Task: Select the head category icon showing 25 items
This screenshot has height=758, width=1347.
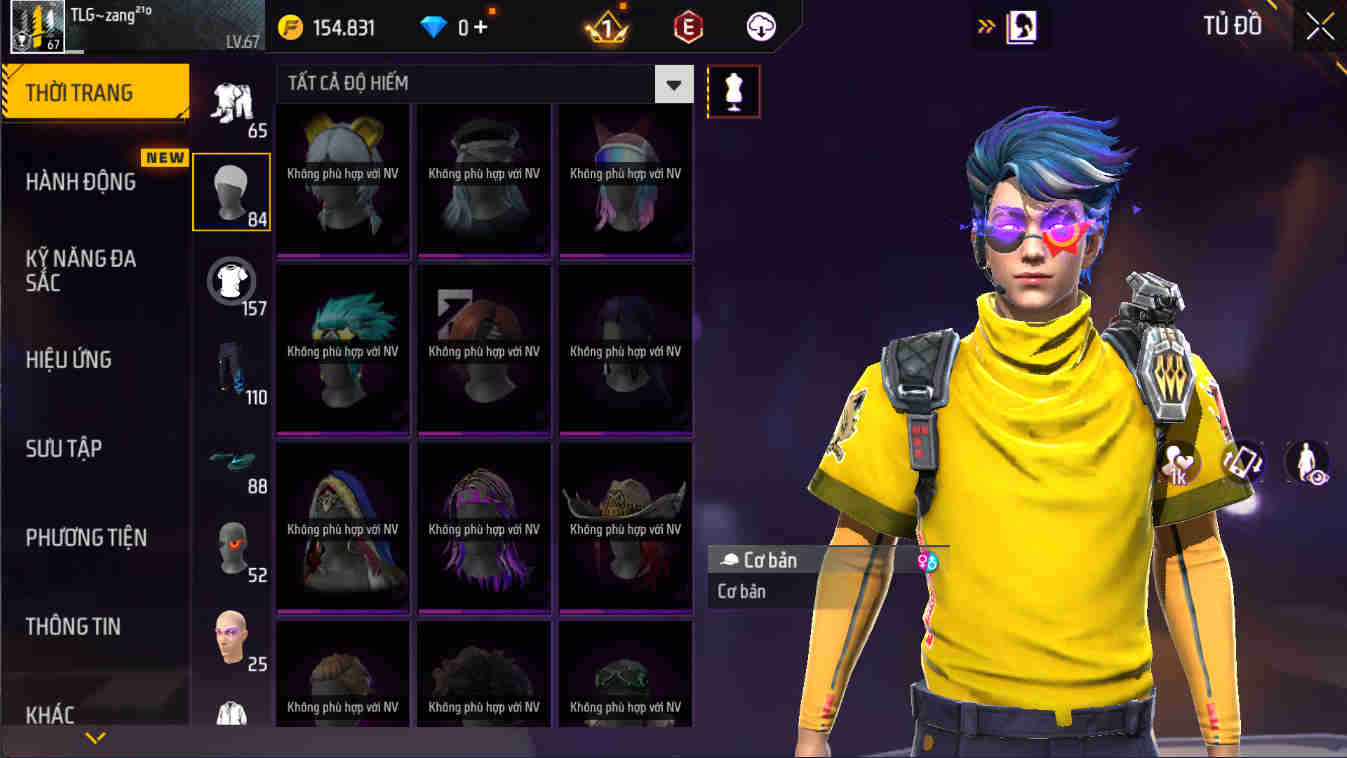Action: [231, 635]
